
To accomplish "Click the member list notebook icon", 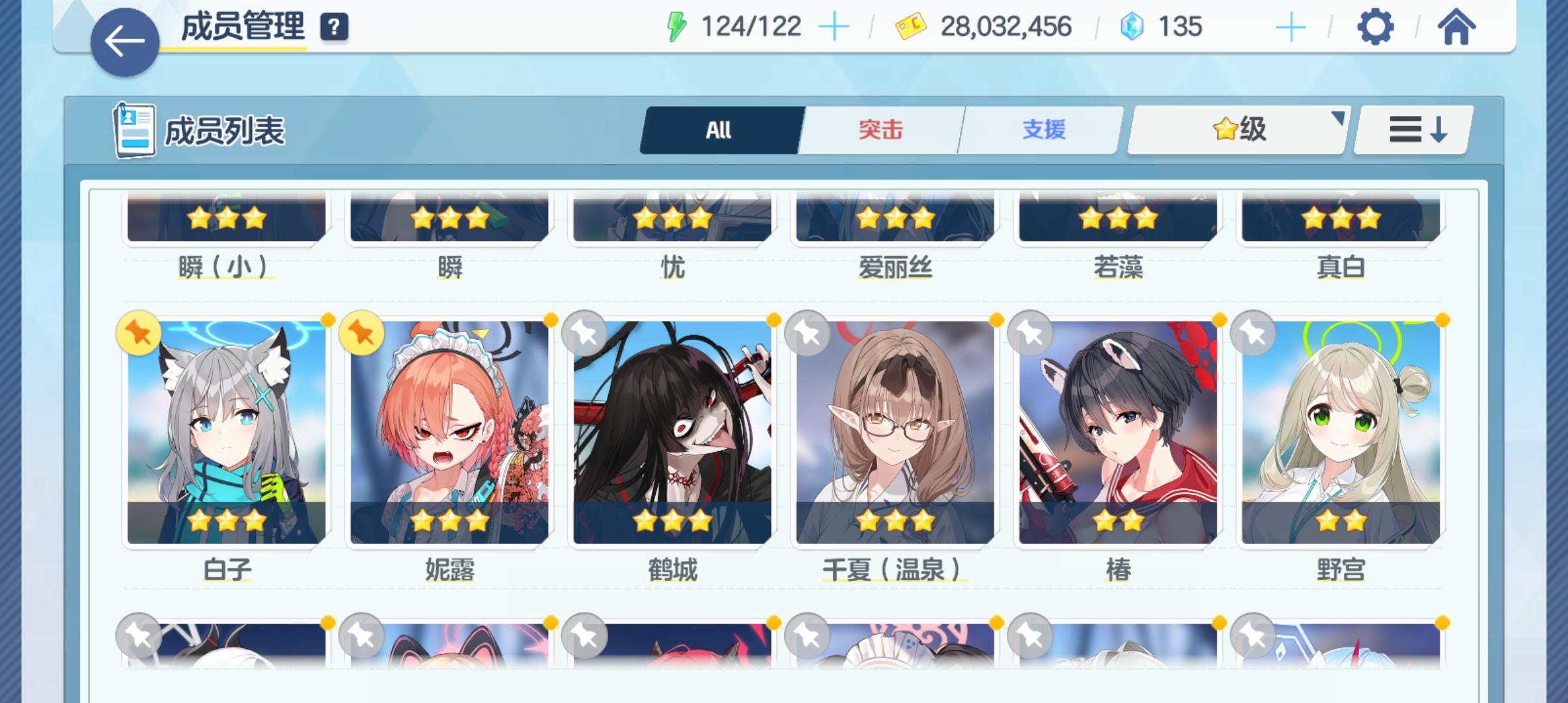I will click(x=134, y=130).
